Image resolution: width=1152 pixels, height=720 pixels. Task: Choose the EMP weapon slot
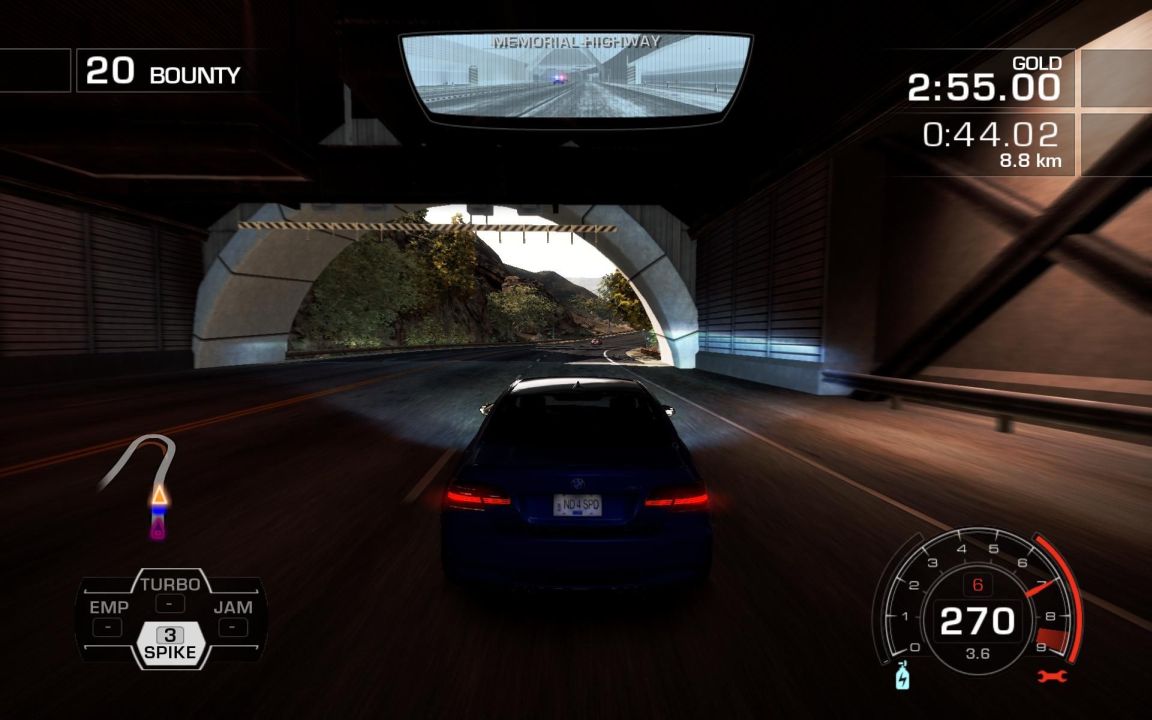point(108,616)
